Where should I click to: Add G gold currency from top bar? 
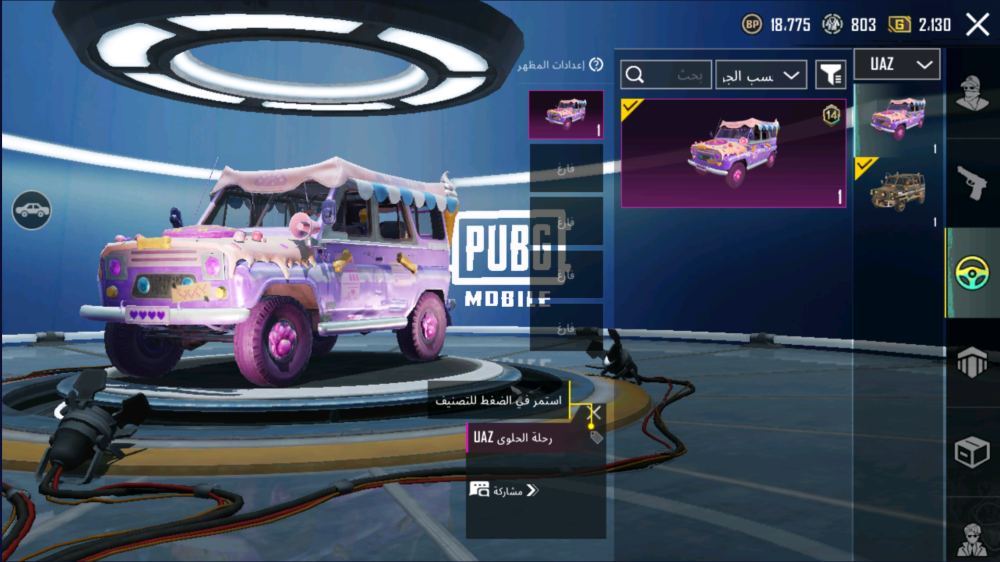(x=920, y=25)
